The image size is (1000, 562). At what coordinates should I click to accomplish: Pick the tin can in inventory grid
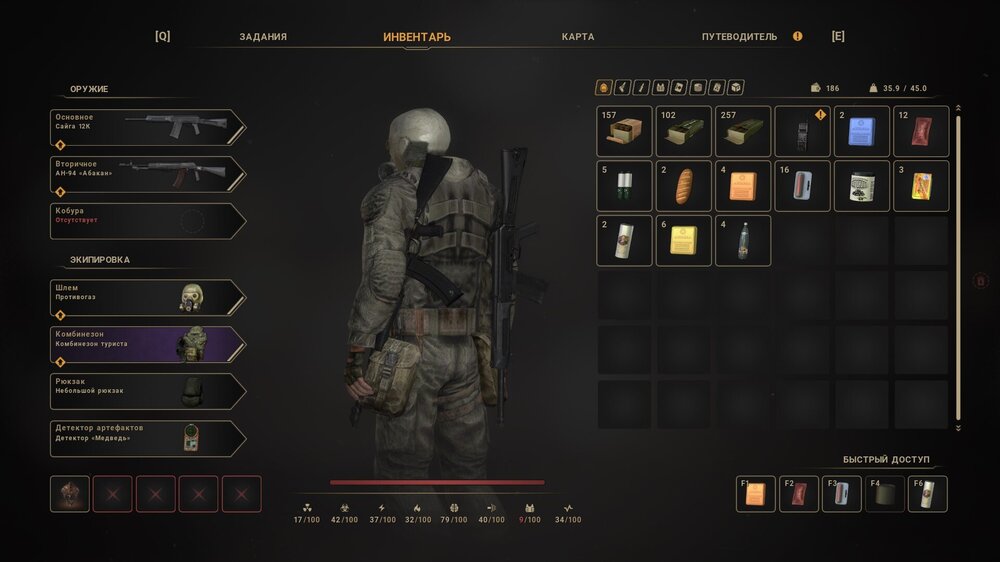(x=862, y=186)
